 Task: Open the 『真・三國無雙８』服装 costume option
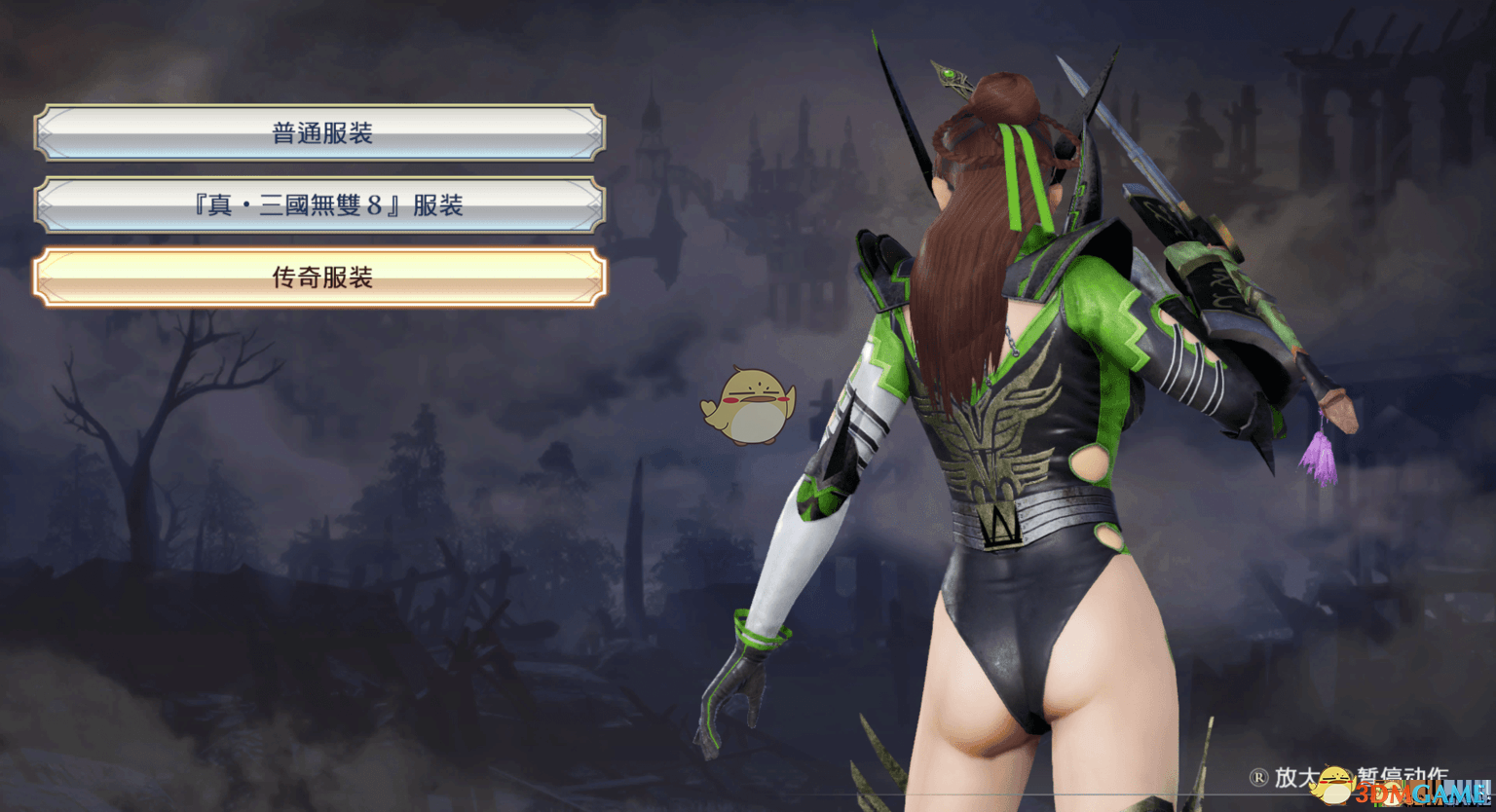click(x=321, y=205)
